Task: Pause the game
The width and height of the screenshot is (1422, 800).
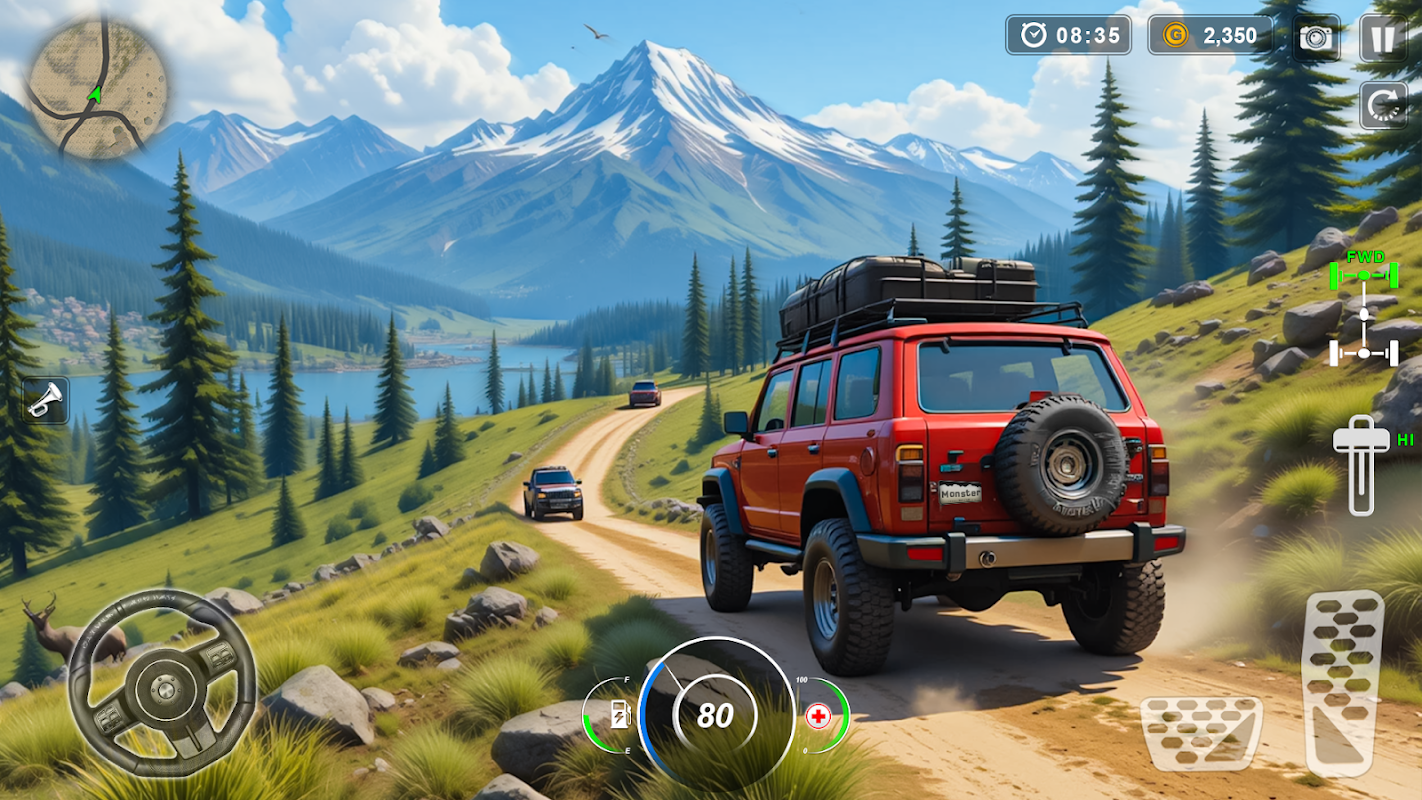Action: click(x=1382, y=38)
